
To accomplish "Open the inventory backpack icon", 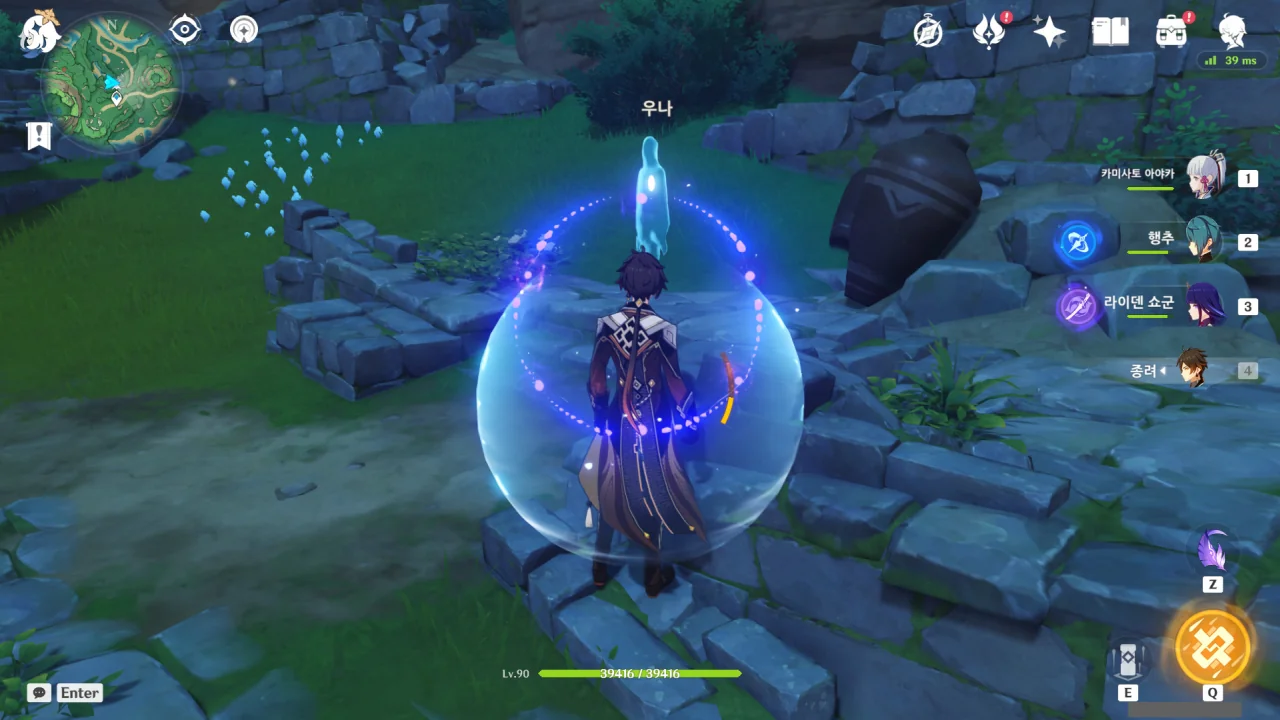I will click(x=1171, y=32).
